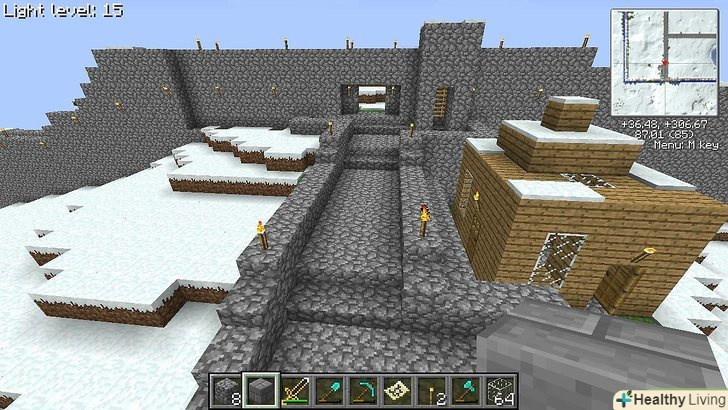The height and width of the screenshot is (410, 728).
Task: Equip the iron sword from the hotbar
Action: coord(295,390)
